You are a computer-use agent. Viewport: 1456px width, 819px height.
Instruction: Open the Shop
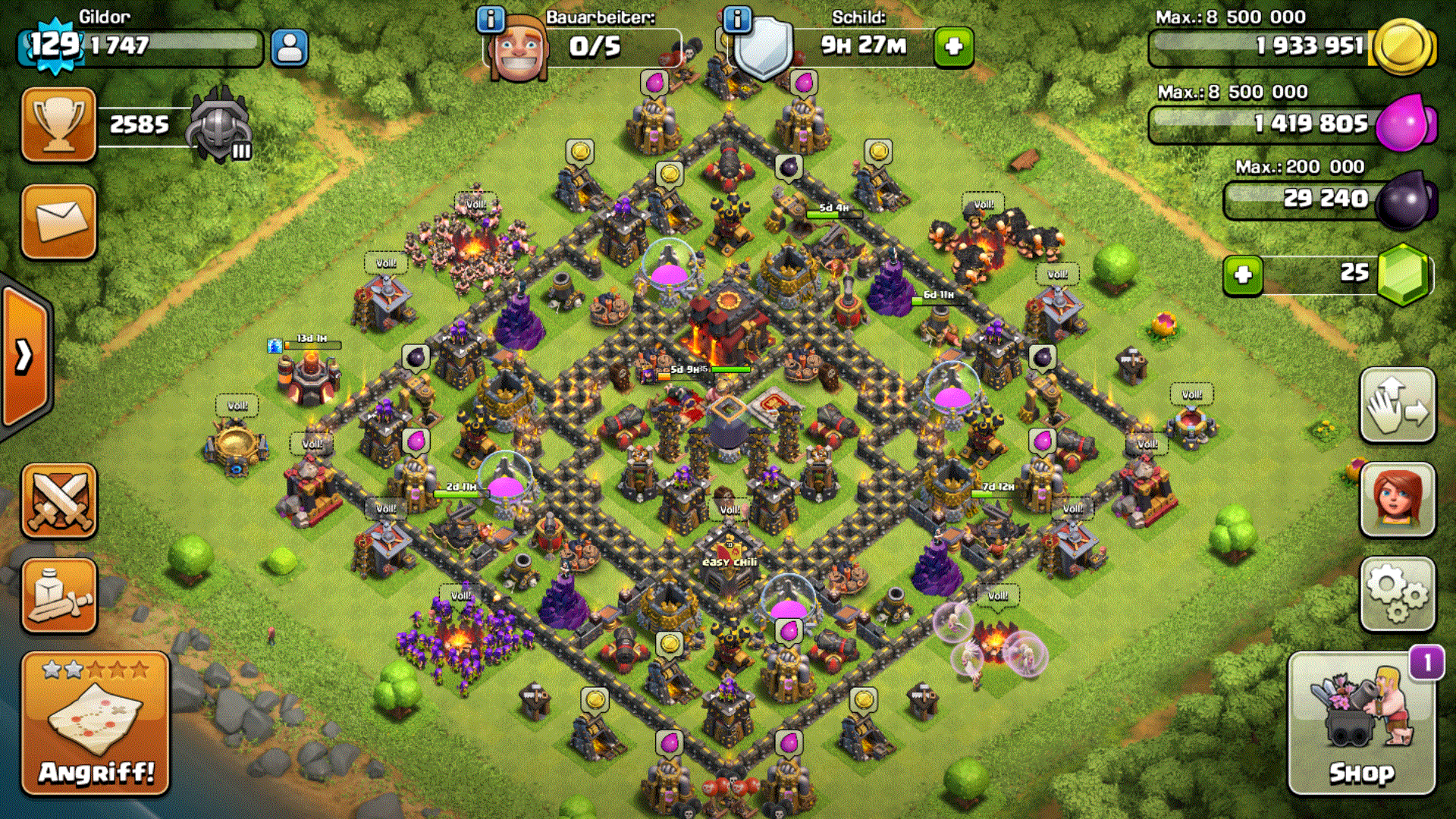[1361, 724]
